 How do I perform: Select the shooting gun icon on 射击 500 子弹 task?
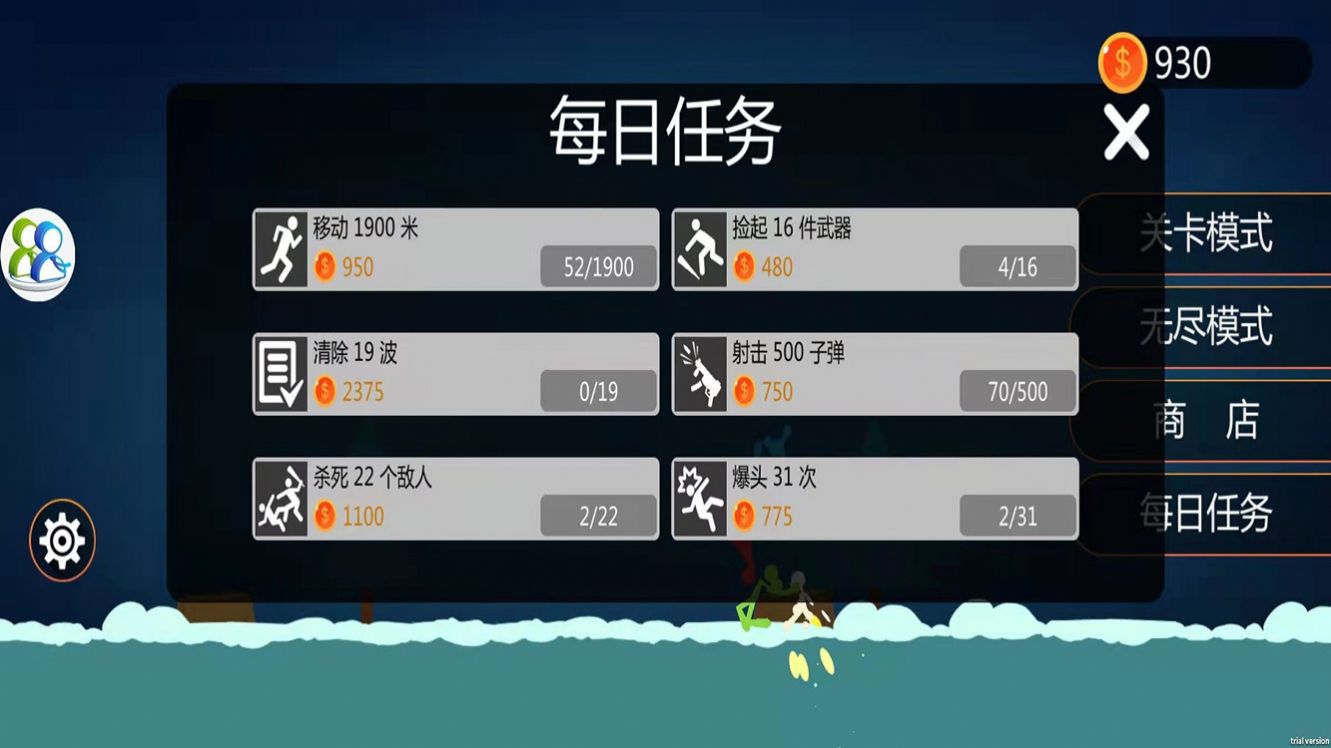701,375
